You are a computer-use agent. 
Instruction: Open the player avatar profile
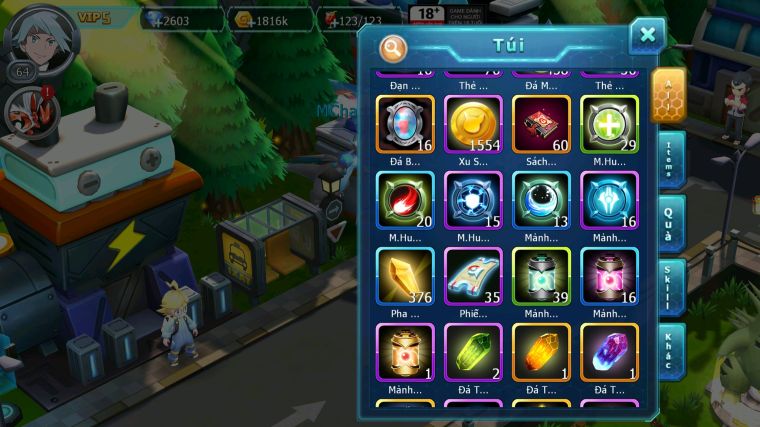(x=39, y=36)
